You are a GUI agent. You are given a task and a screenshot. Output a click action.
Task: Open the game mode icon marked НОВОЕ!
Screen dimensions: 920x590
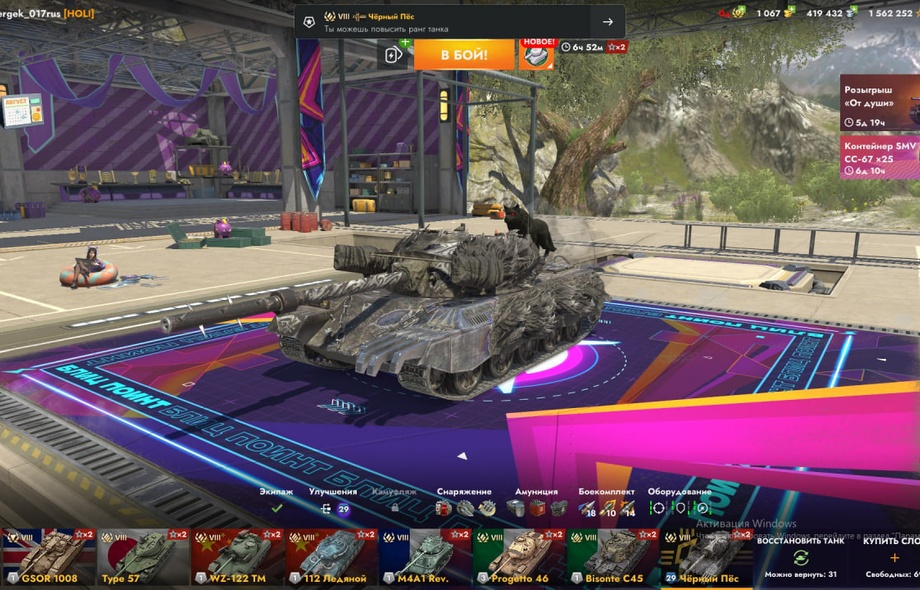click(x=536, y=54)
